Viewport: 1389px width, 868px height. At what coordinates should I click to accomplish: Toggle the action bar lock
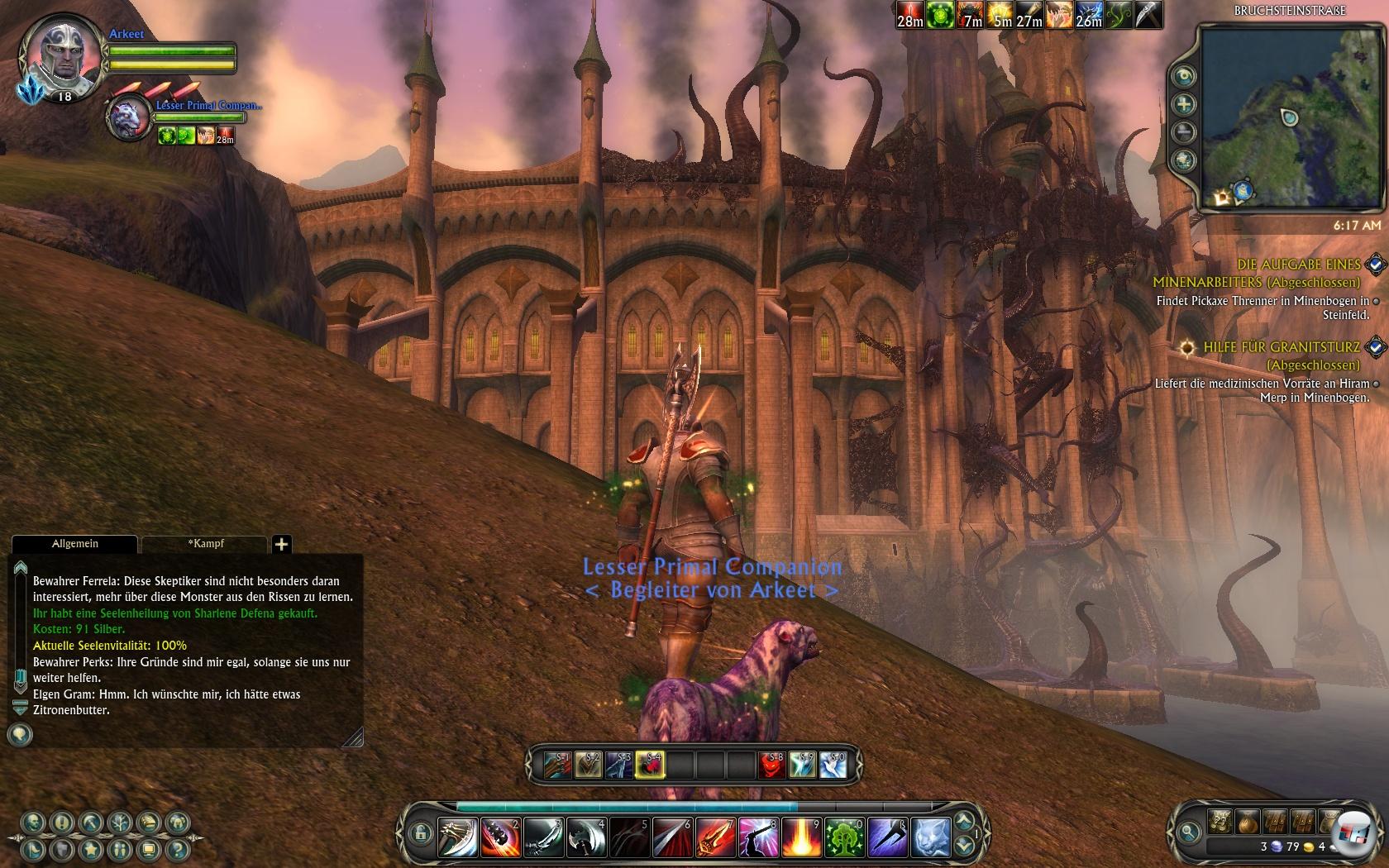pos(420,832)
